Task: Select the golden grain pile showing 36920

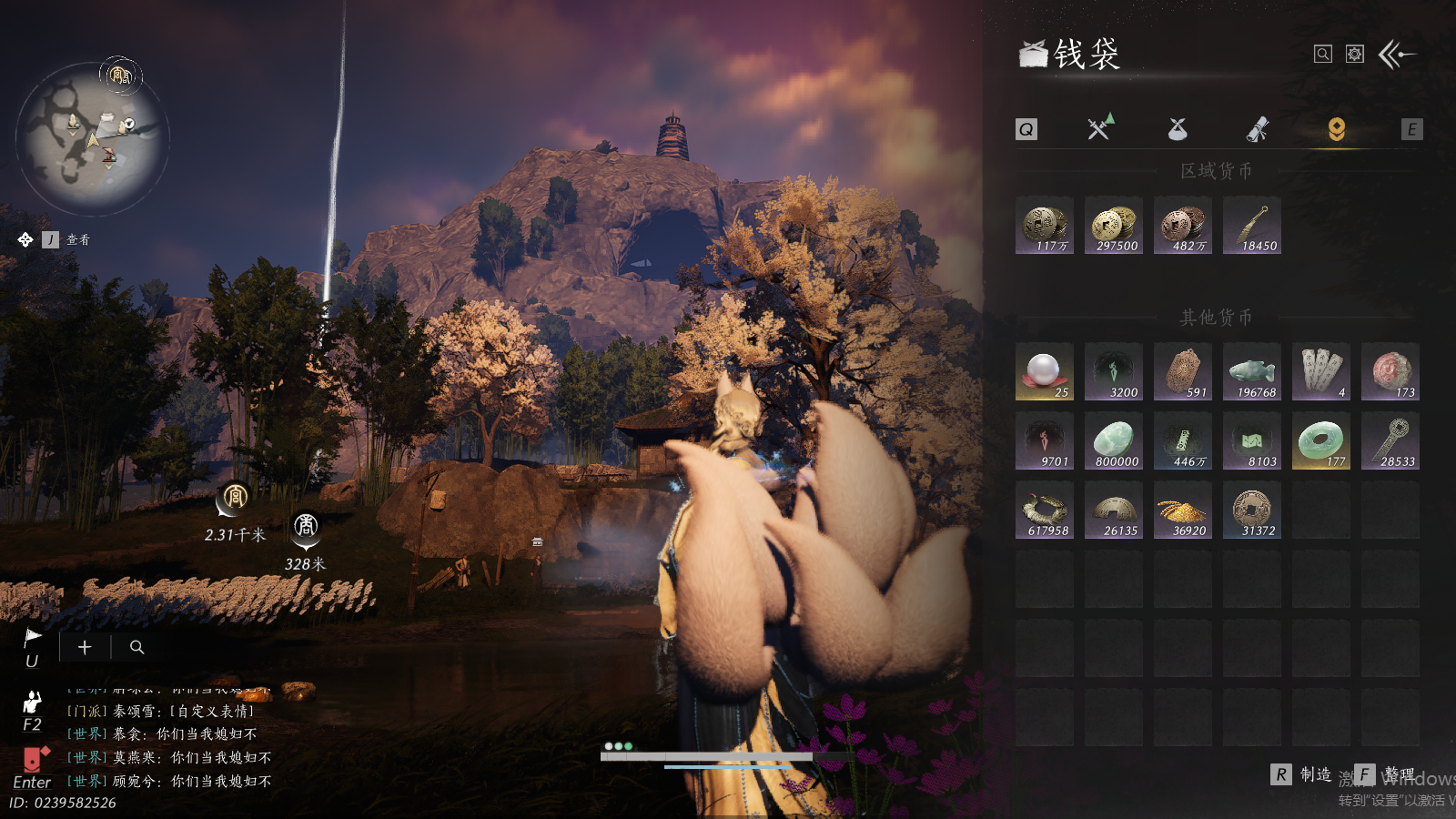Action: point(1183,510)
